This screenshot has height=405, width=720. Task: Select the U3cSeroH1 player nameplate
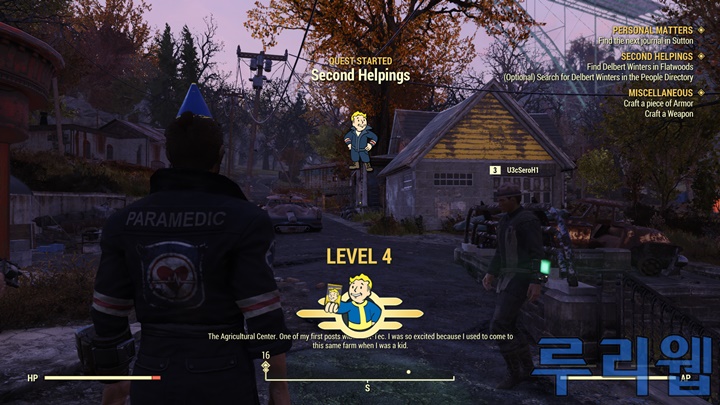(520, 170)
